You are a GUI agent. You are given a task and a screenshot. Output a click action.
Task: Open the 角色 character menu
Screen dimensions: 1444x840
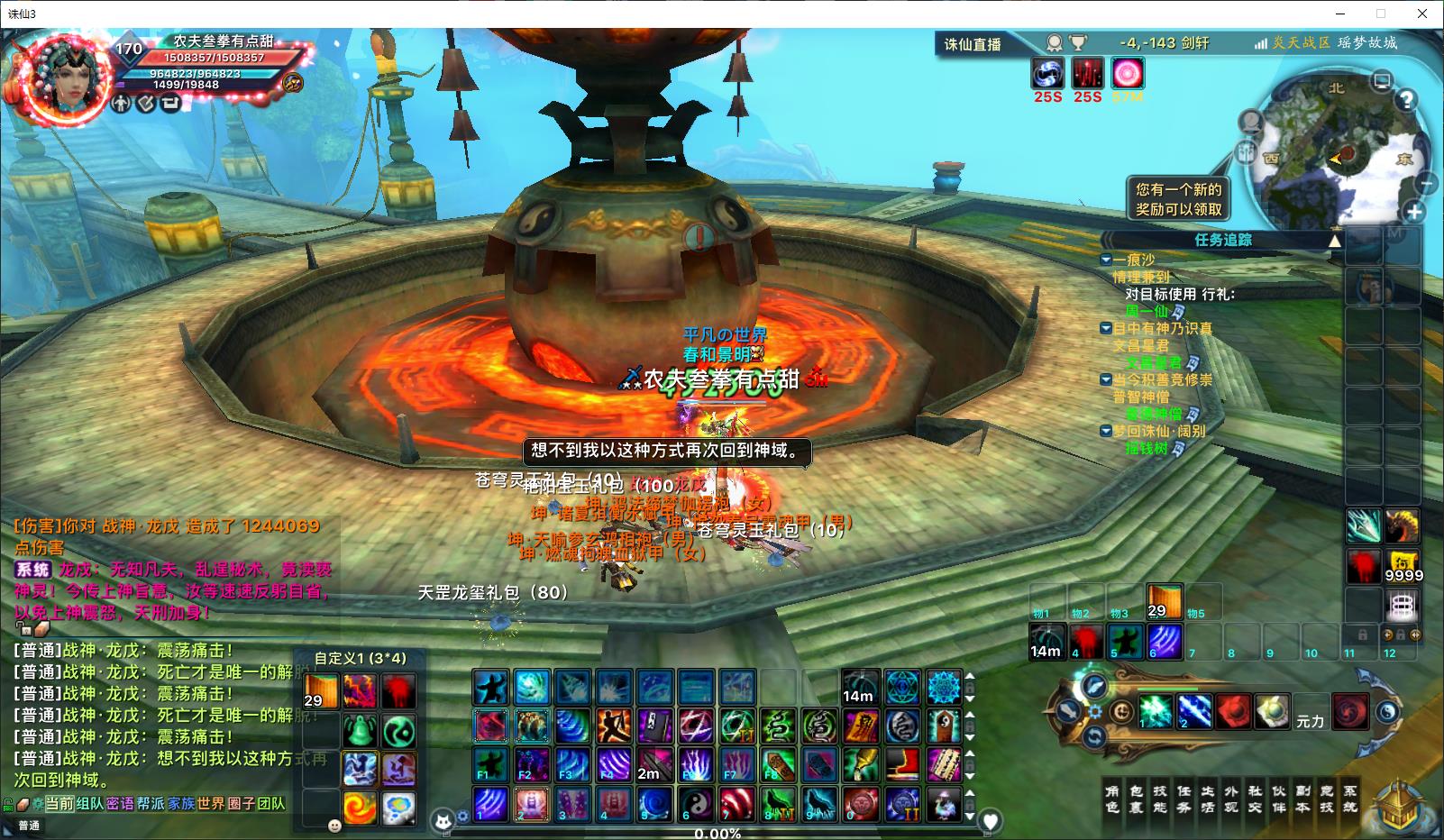(1112, 799)
